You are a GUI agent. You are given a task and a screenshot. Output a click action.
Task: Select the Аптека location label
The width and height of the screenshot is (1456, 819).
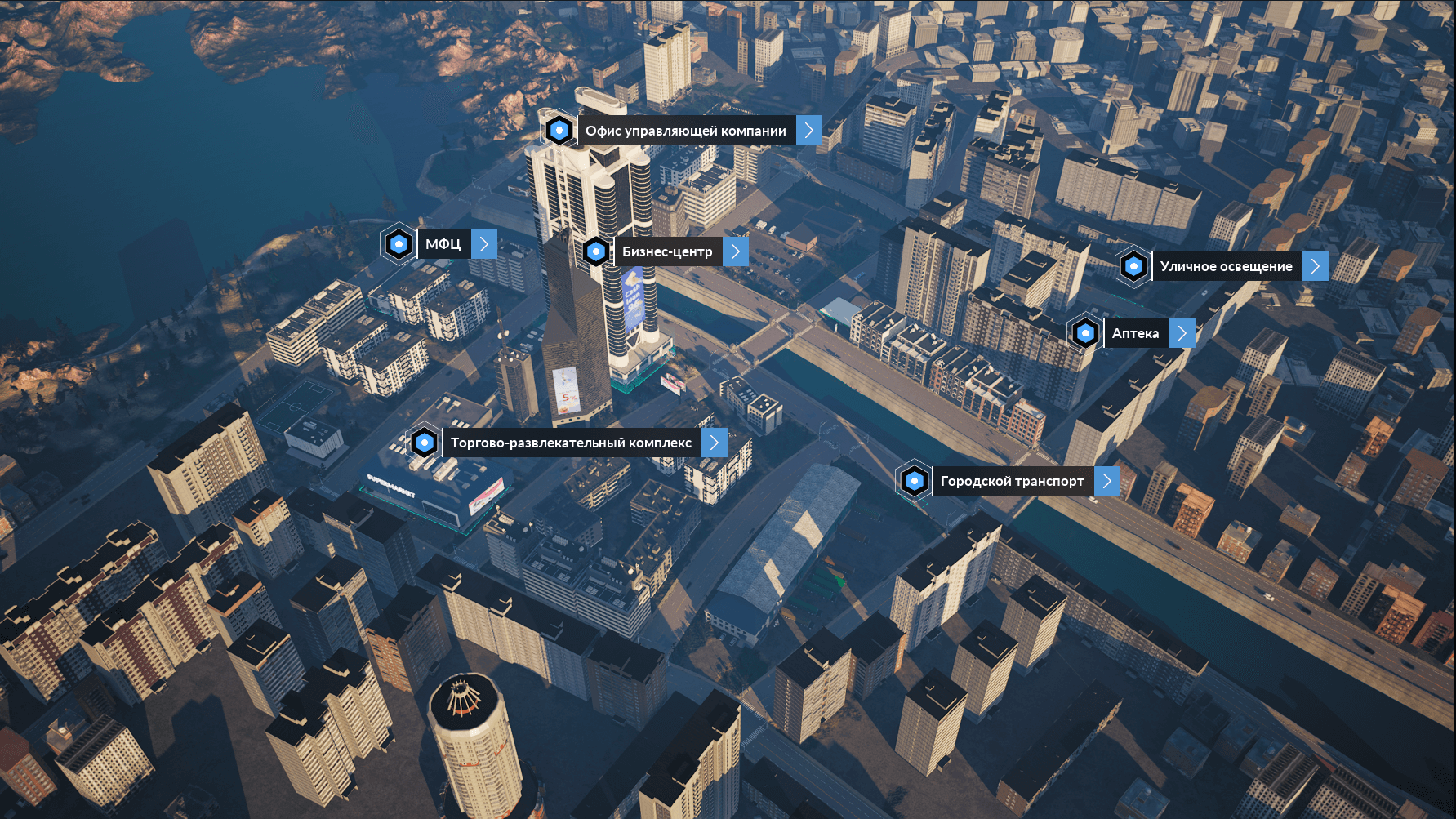click(x=1135, y=333)
